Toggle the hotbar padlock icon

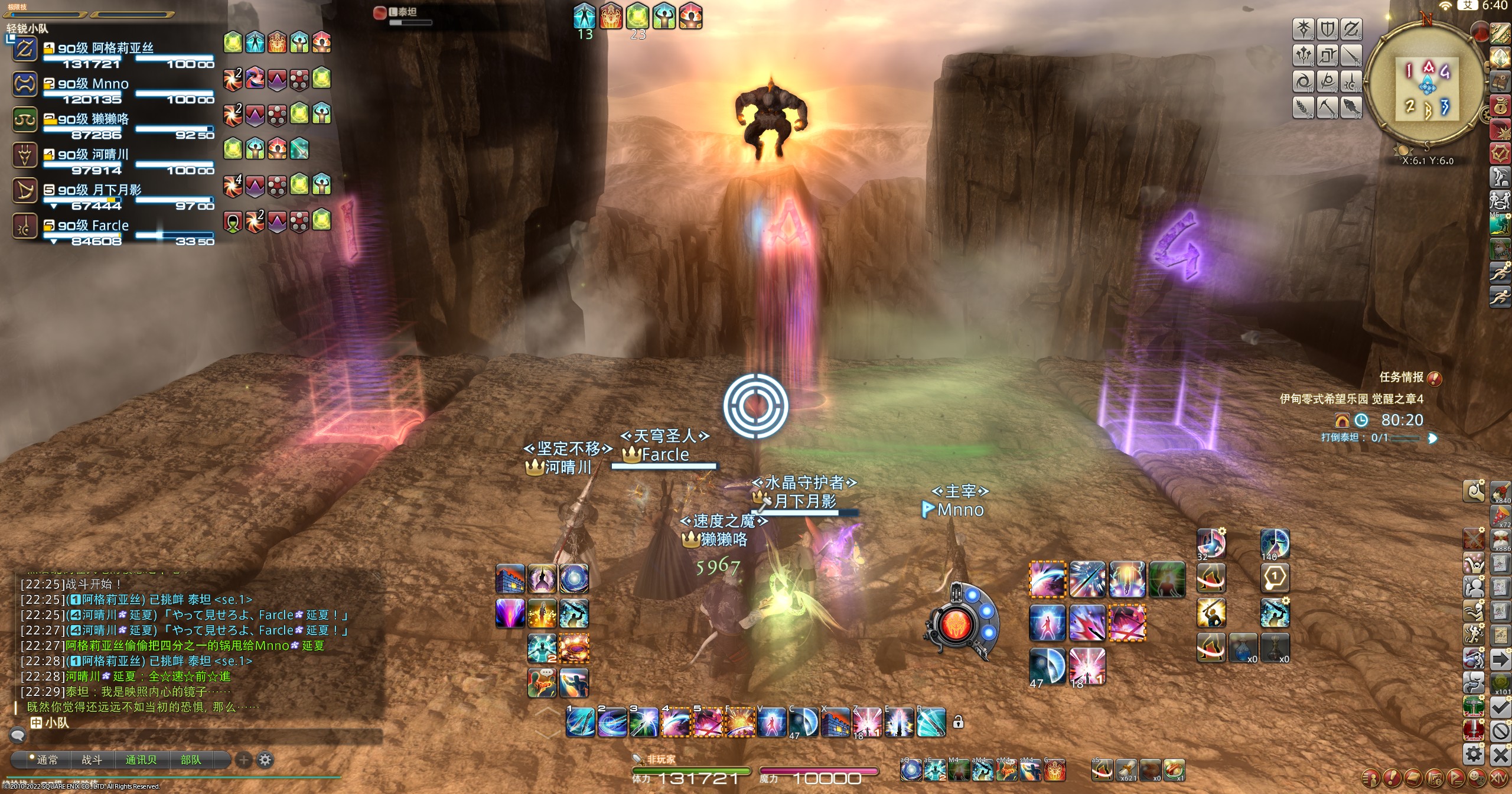958,722
